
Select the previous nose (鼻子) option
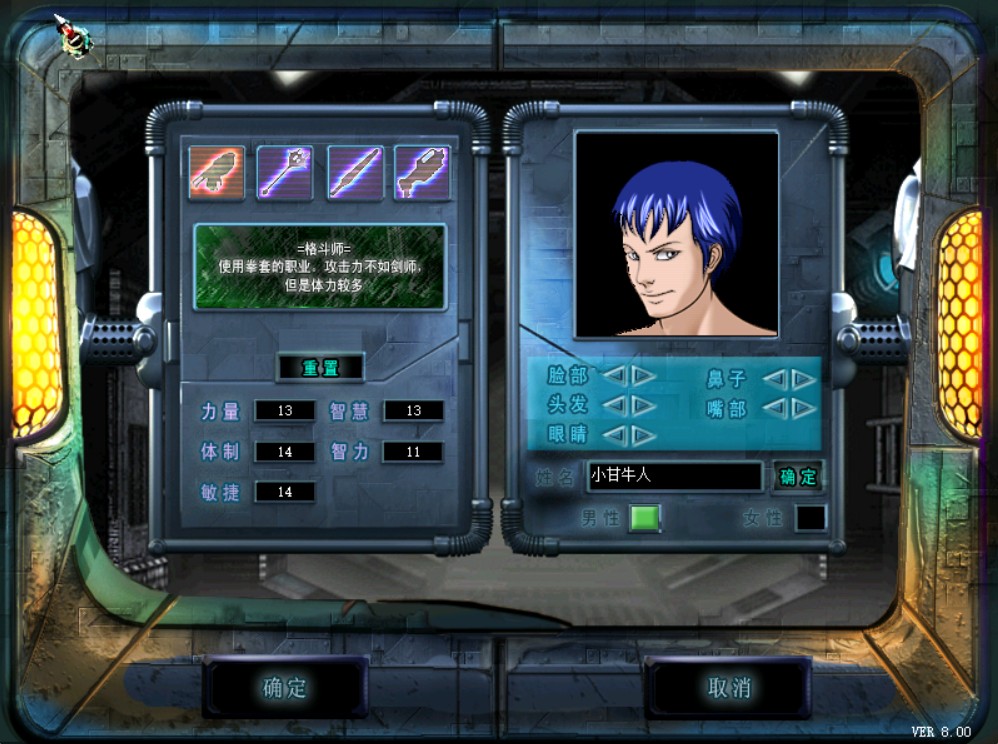point(775,379)
